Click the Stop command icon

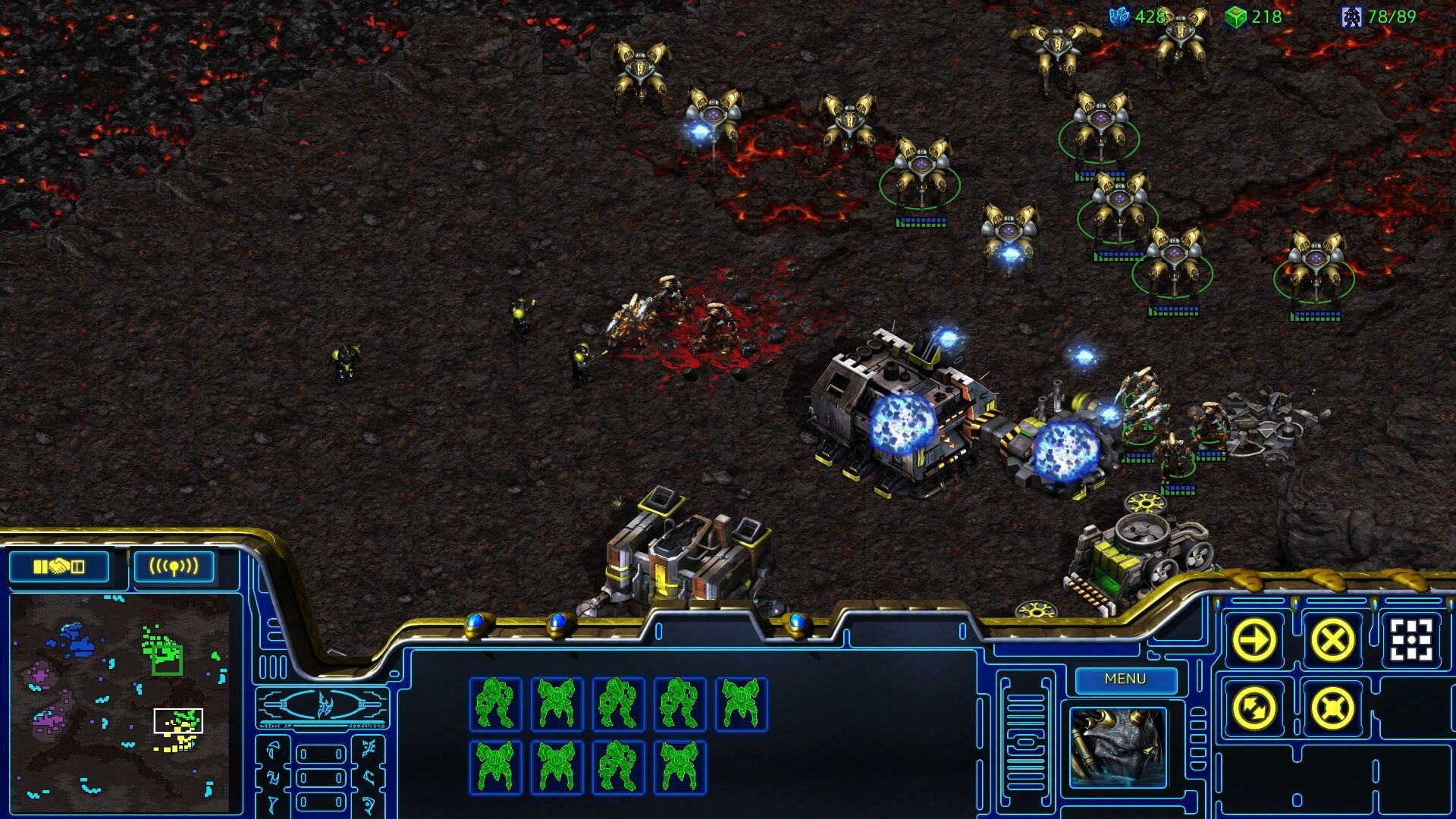pyautogui.click(x=1333, y=639)
